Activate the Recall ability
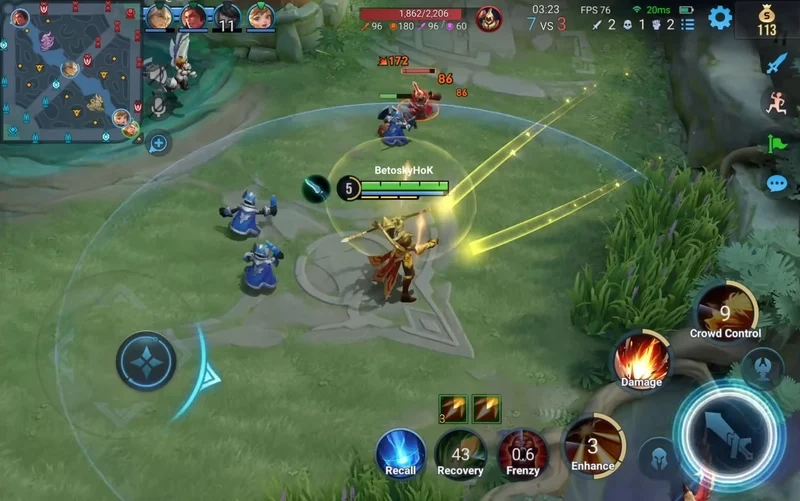 401,451
